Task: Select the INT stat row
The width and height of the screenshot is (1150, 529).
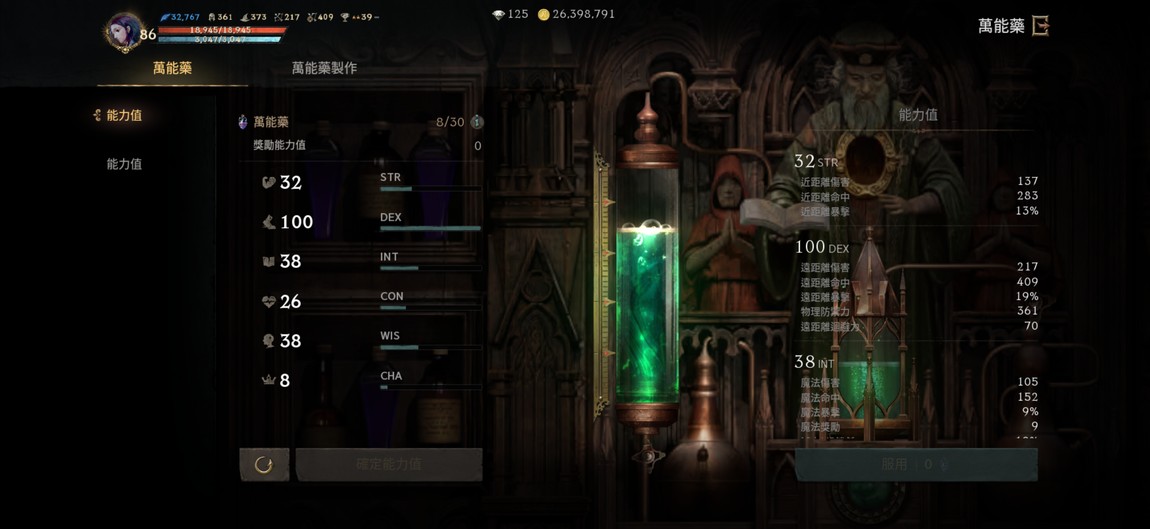Action: click(370, 261)
